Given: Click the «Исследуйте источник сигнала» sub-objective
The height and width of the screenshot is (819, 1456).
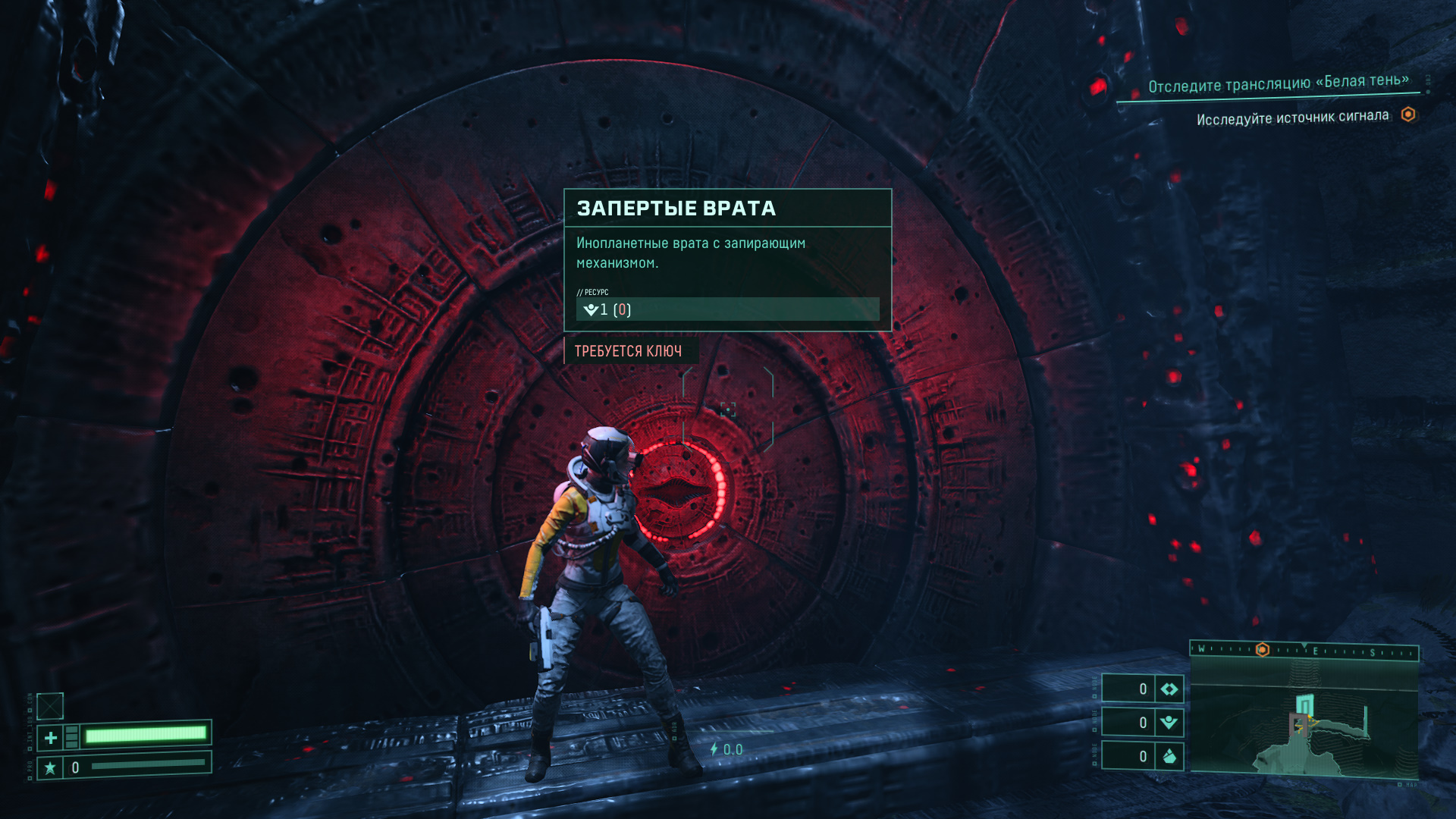Looking at the screenshot, I should click(1292, 118).
